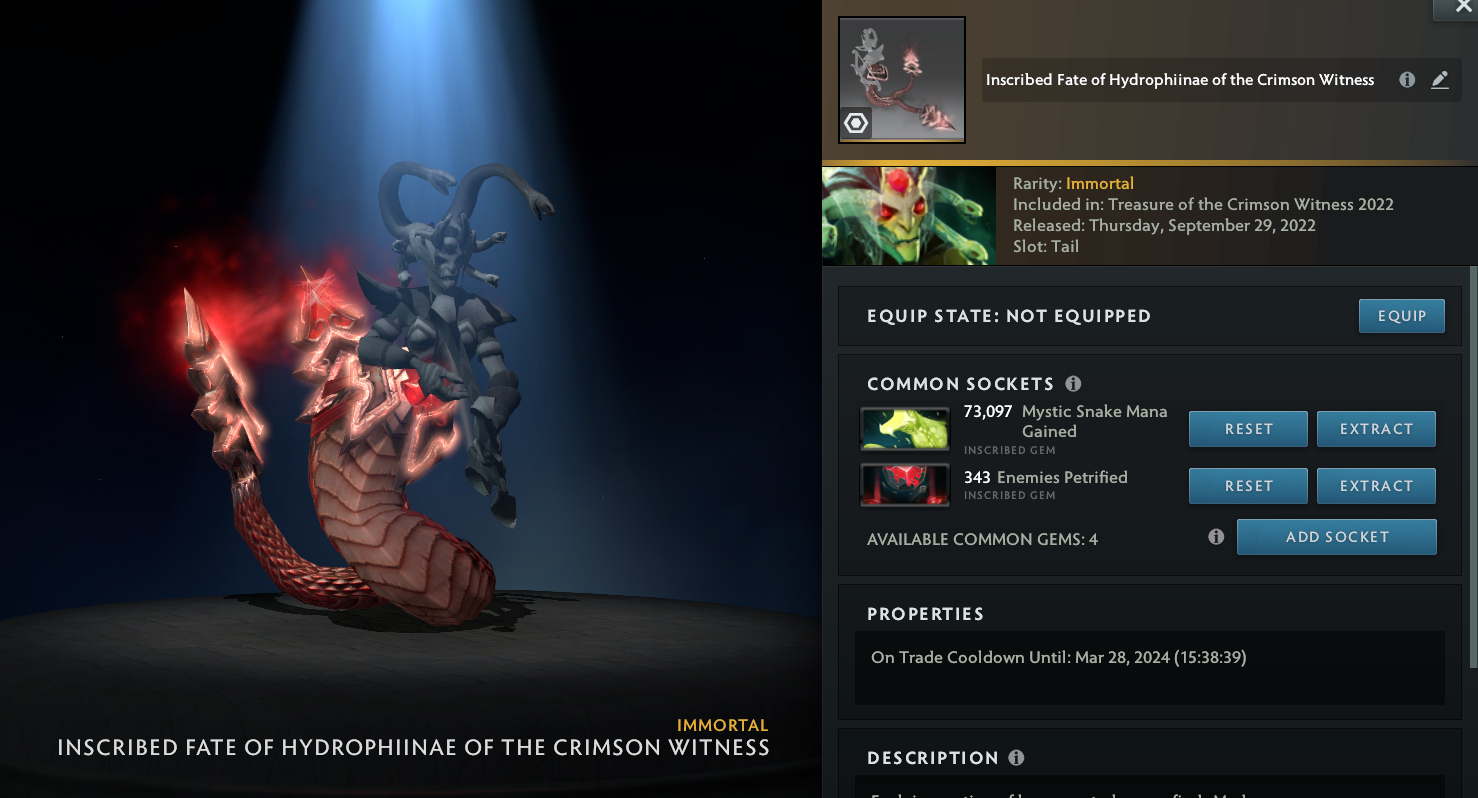Open the Description info icon
The image size is (1478, 798).
1016,758
